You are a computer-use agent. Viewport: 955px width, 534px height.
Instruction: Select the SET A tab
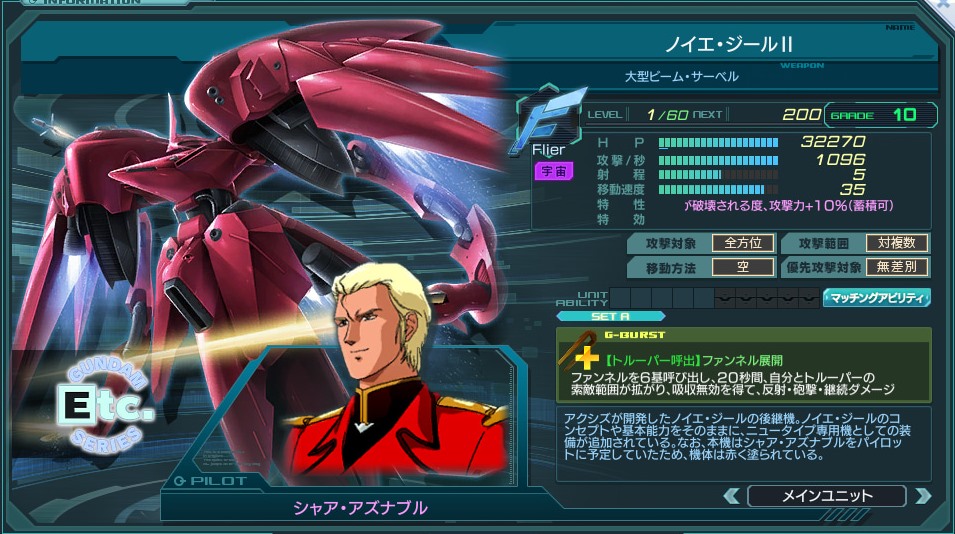pos(610,316)
